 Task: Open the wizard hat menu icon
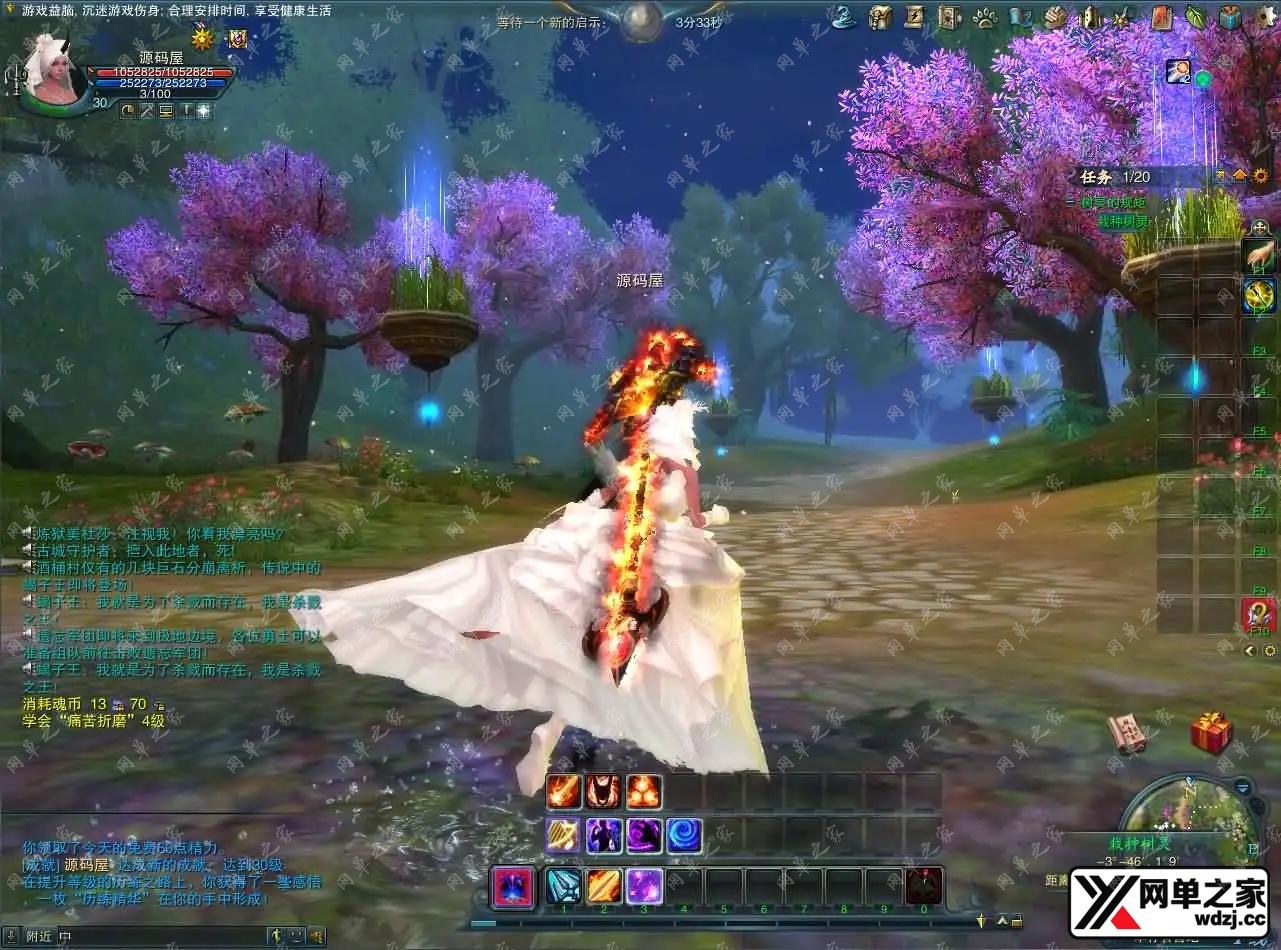845,16
